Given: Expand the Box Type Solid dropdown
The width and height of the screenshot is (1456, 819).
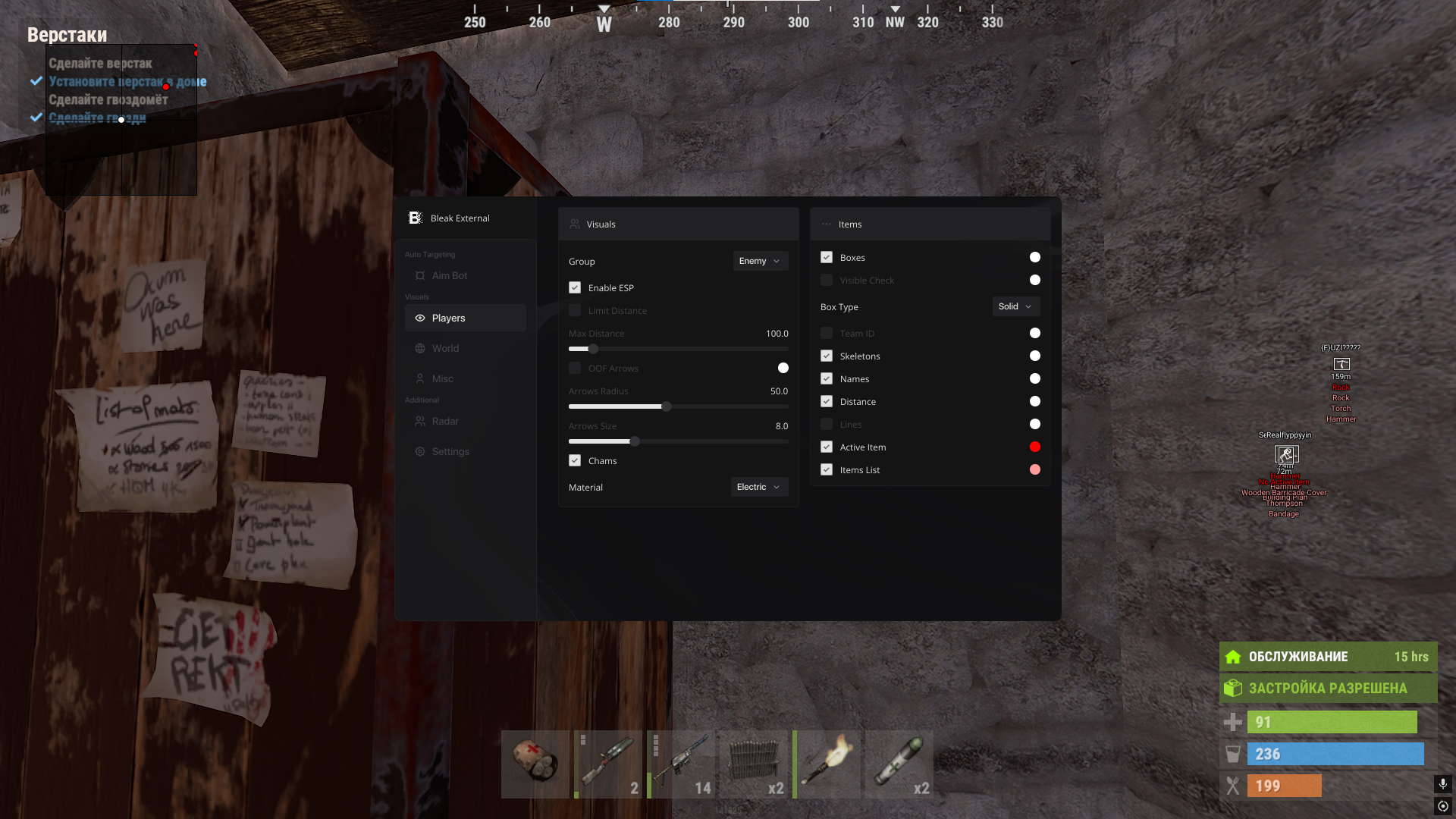Looking at the screenshot, I should click(1015, 306).
